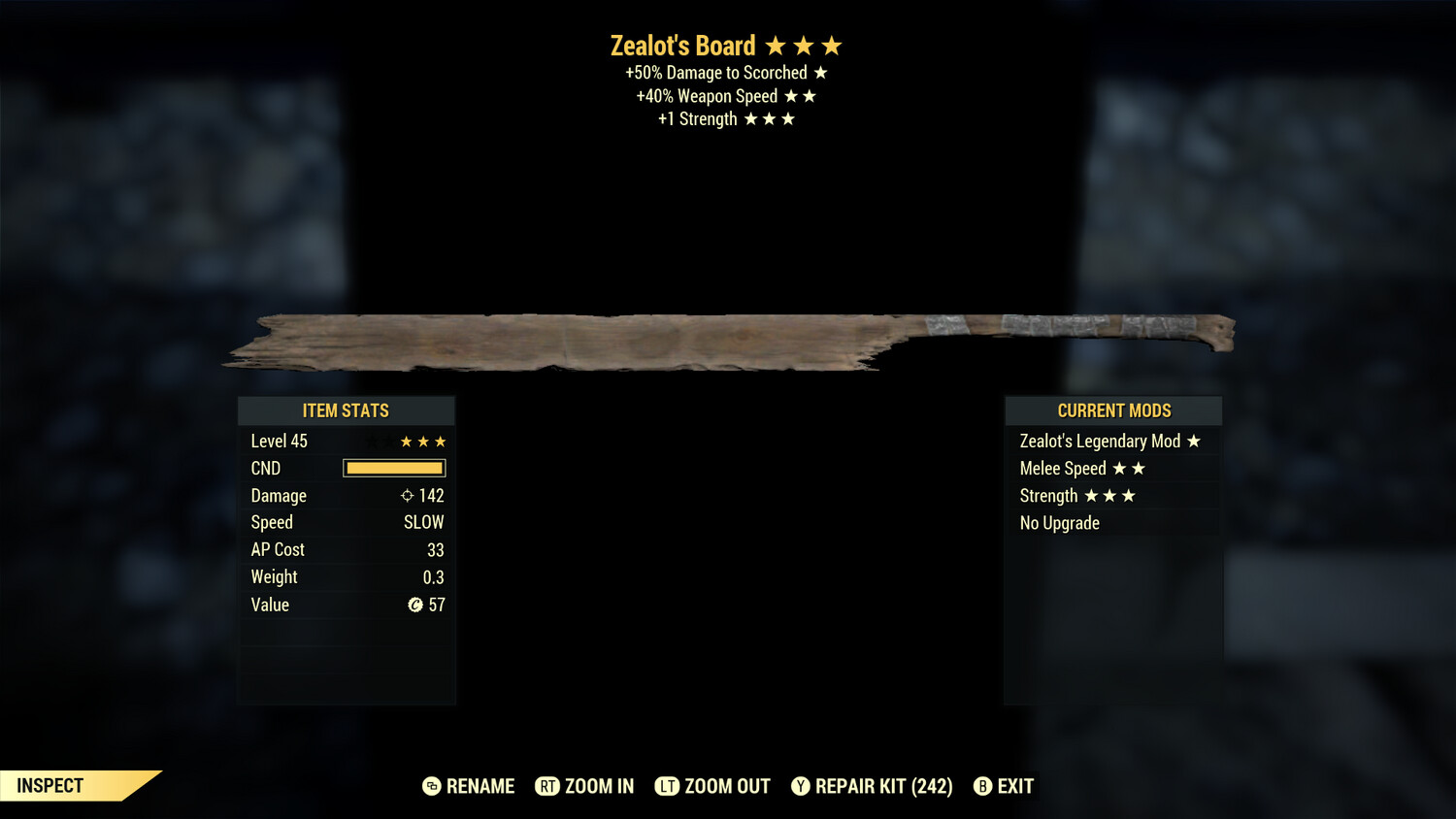Screen dimensions: 1456x819
Task: Click the RT button glyph for Zoom In
Action: (548, 786)
